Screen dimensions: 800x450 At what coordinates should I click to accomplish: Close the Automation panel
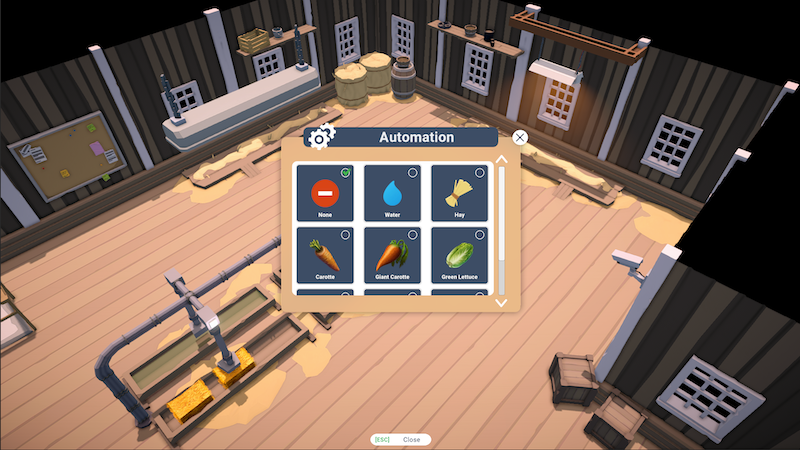(x=520, y=138)
